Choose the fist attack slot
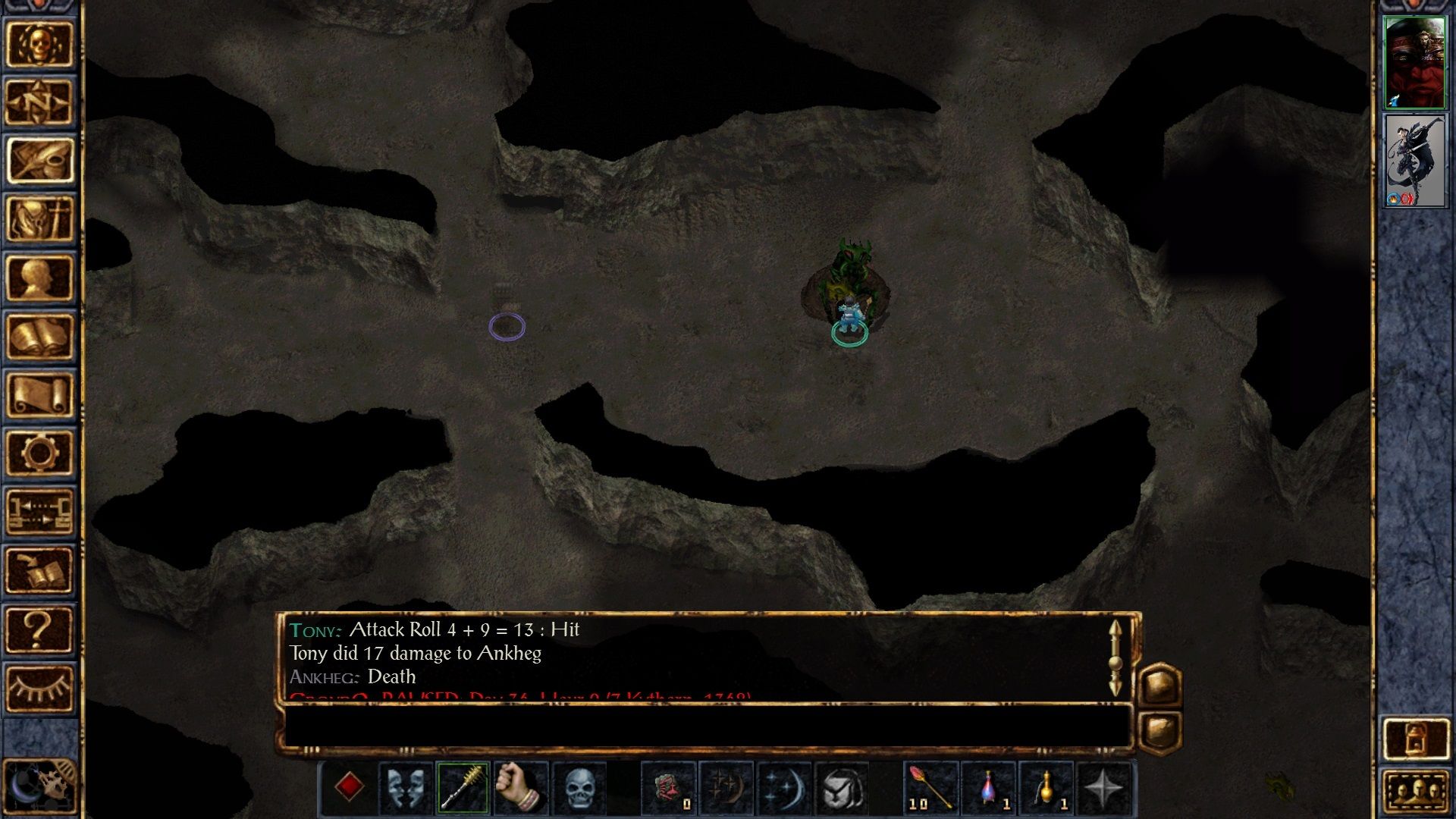This screenshot has height=819, width=1456. pyautogui.click(x=520, y=787)
